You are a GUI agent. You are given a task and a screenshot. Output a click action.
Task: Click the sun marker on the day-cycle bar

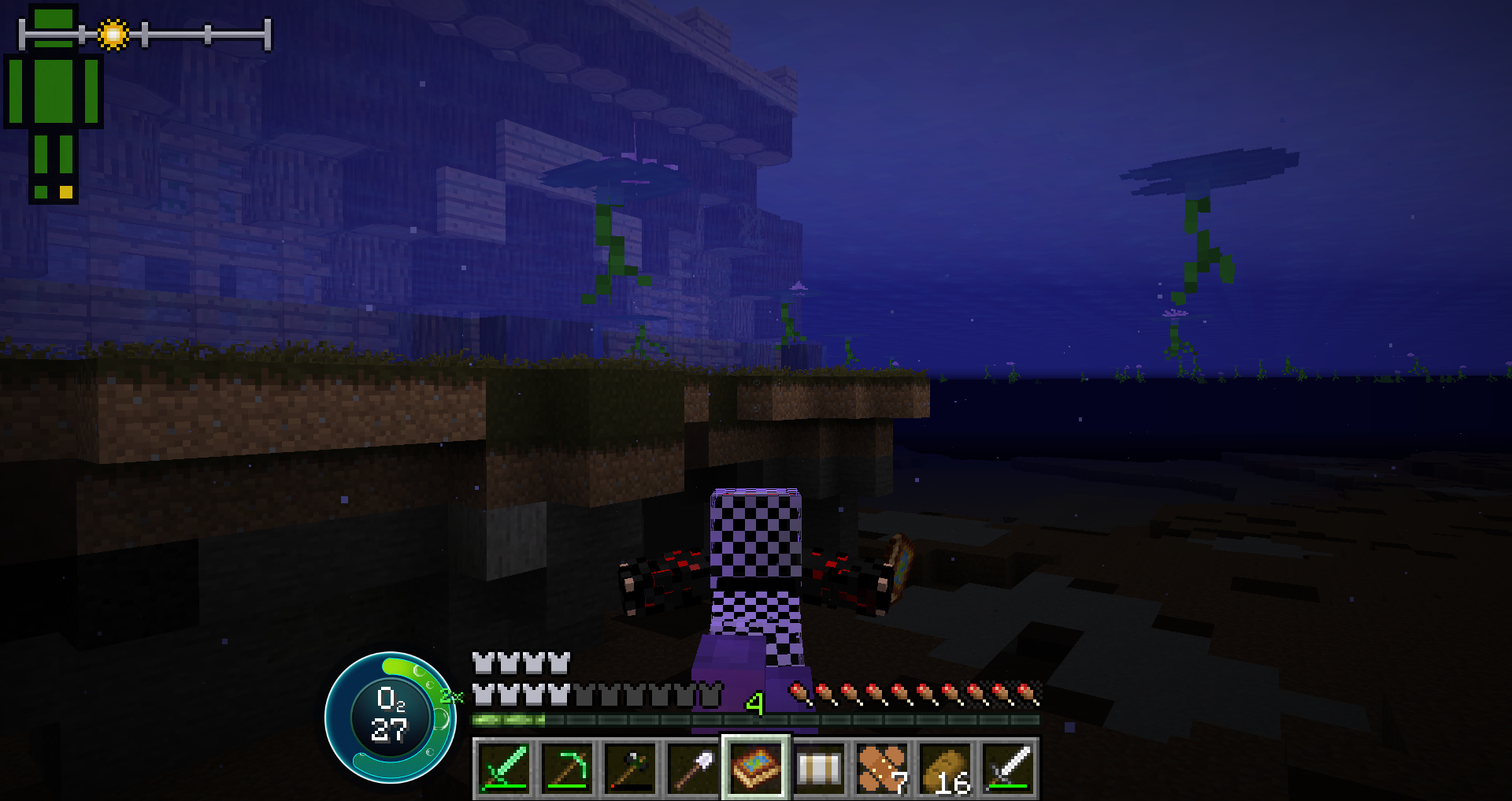pyautogui.click(x=113, y=33)
